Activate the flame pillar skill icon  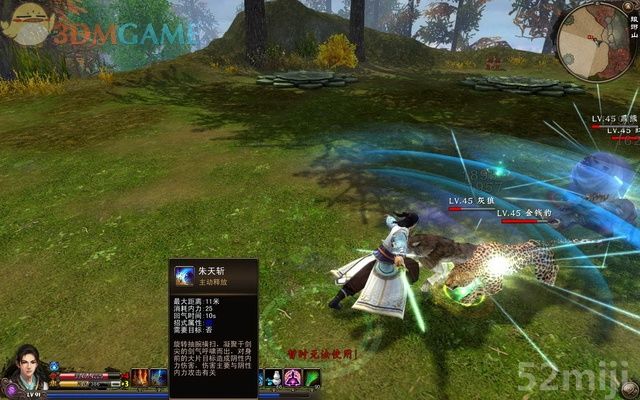(x=138, y=378)
